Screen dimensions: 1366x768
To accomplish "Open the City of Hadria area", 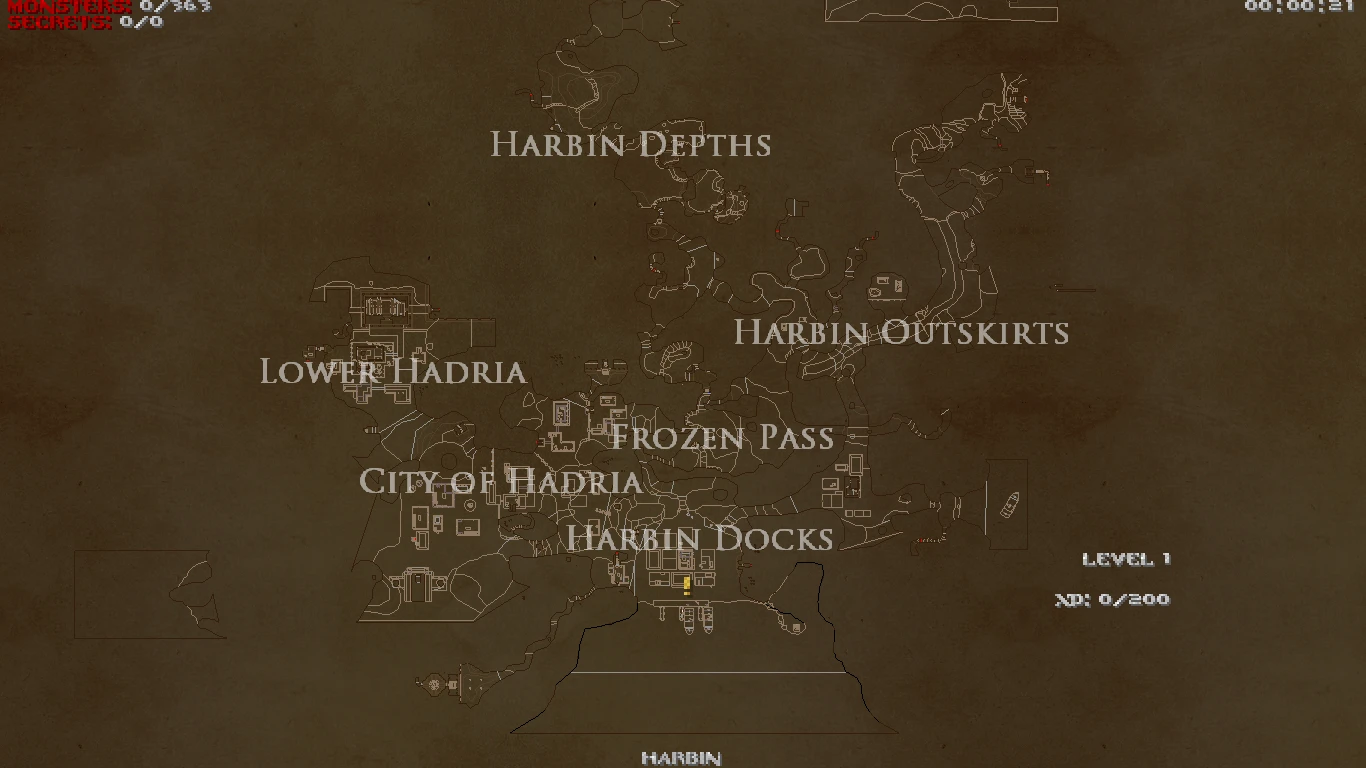I will pos(501,482).
